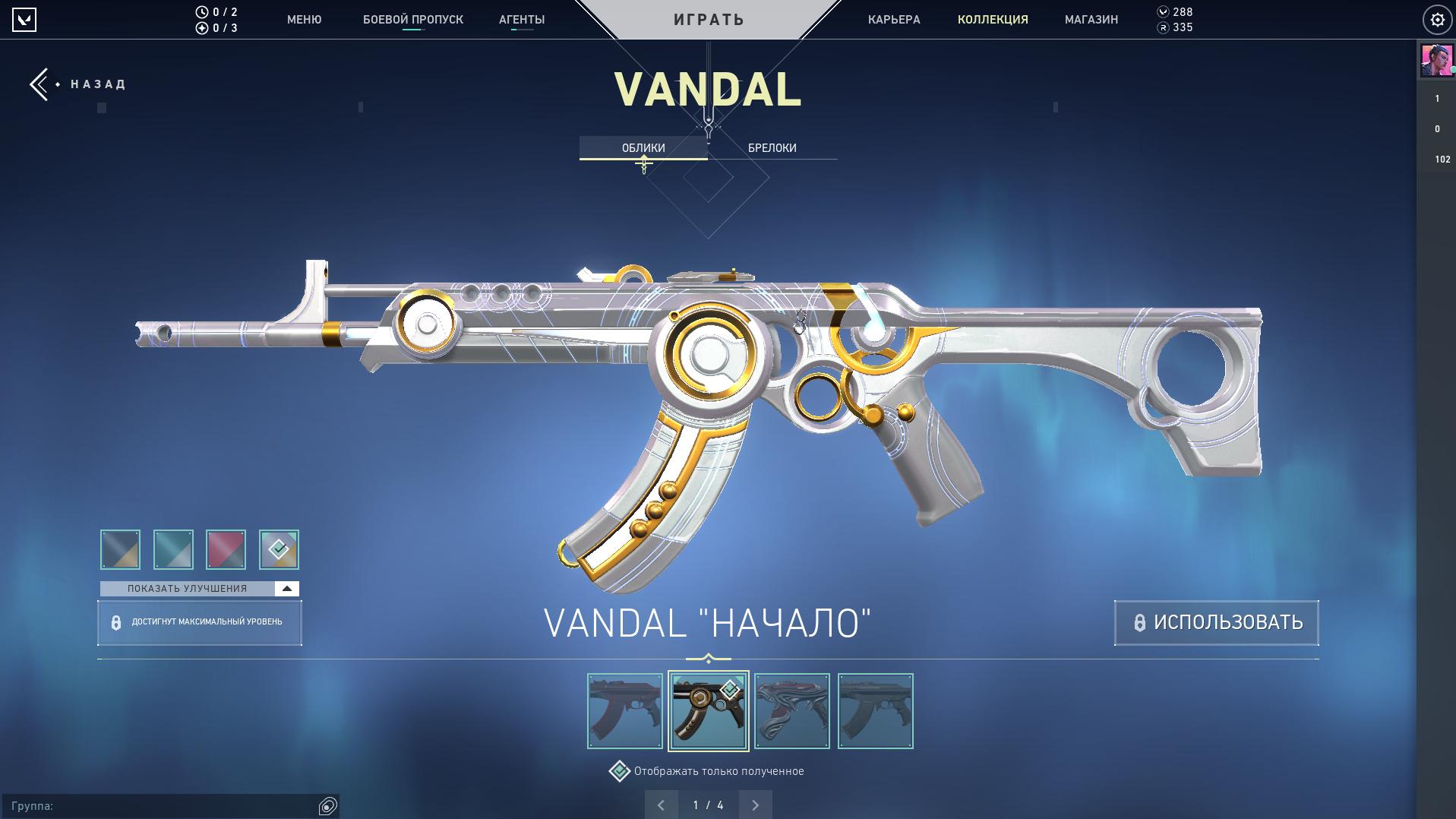The image size is (1456, 819).
Task: Click the player avatar portrait
Action: tap(1435, 61)
